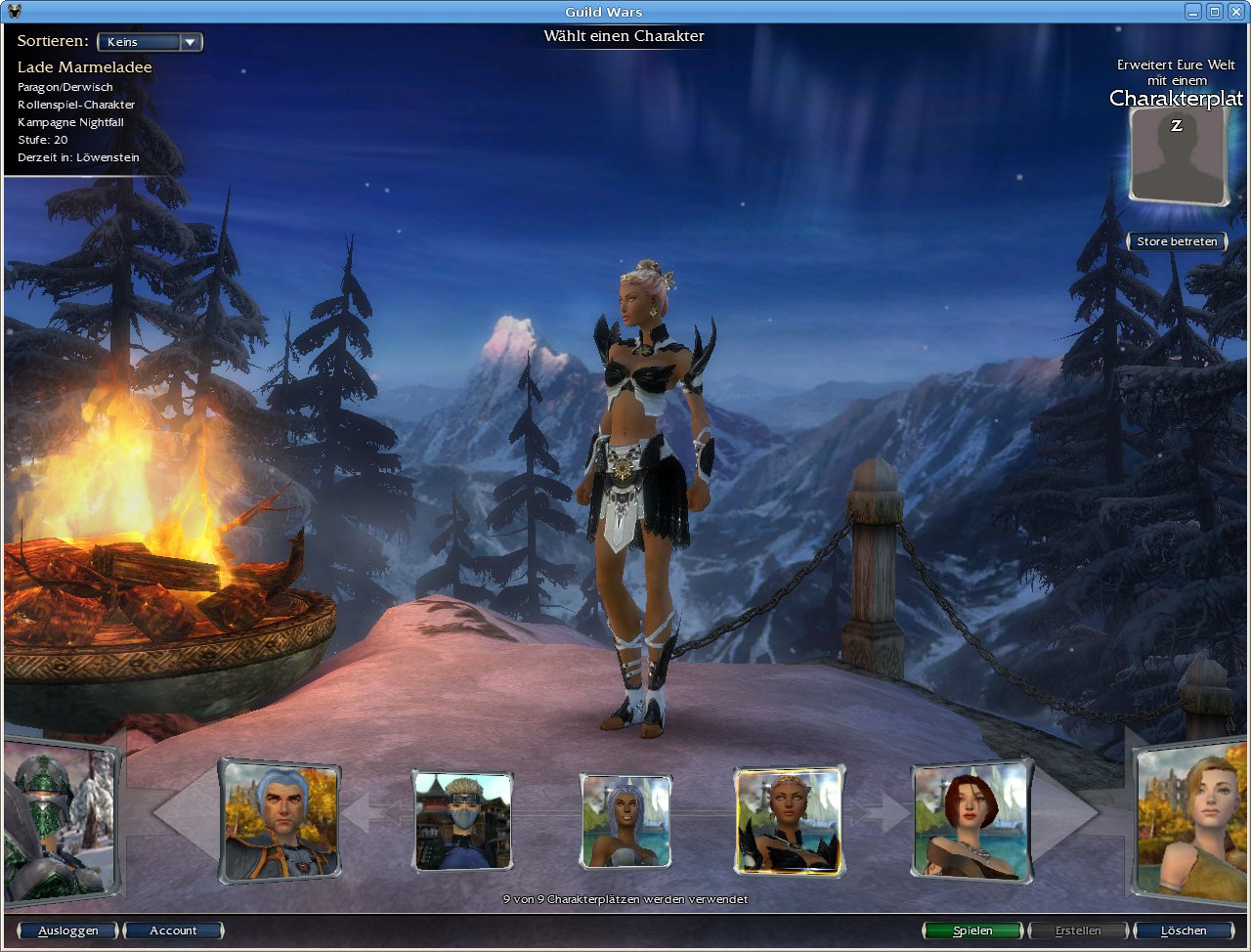
Task: Click the grayed-out Erstellen button
Action: point(1077,930)
